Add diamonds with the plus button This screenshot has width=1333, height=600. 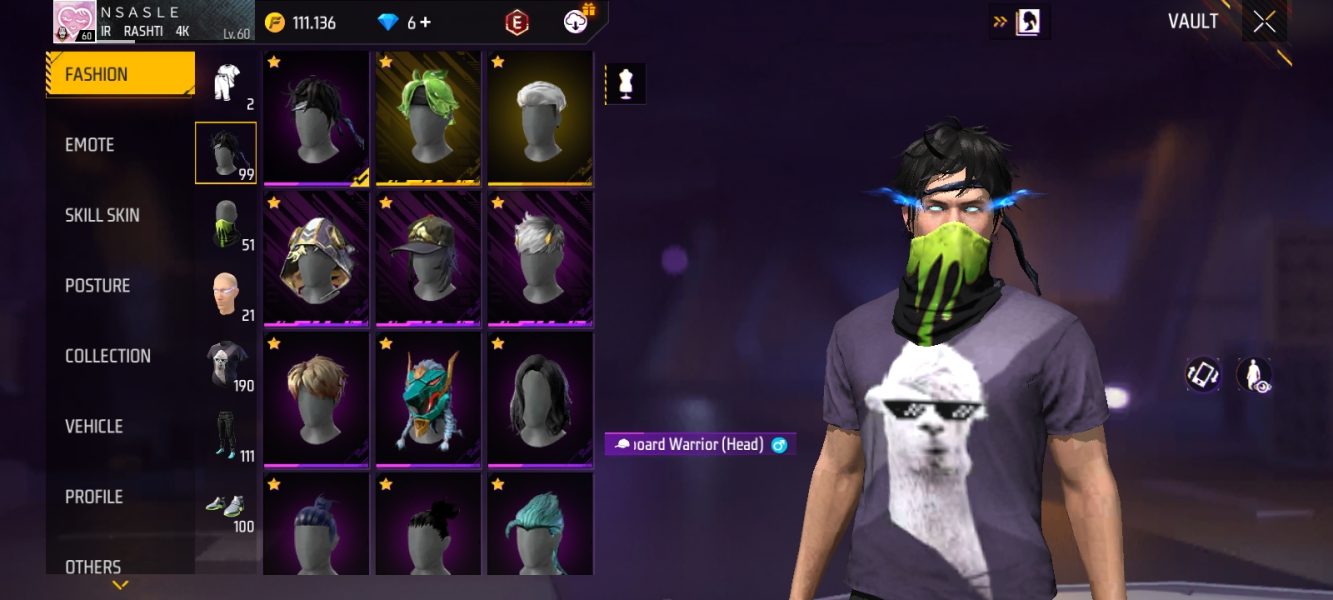[x=426, y=22]
